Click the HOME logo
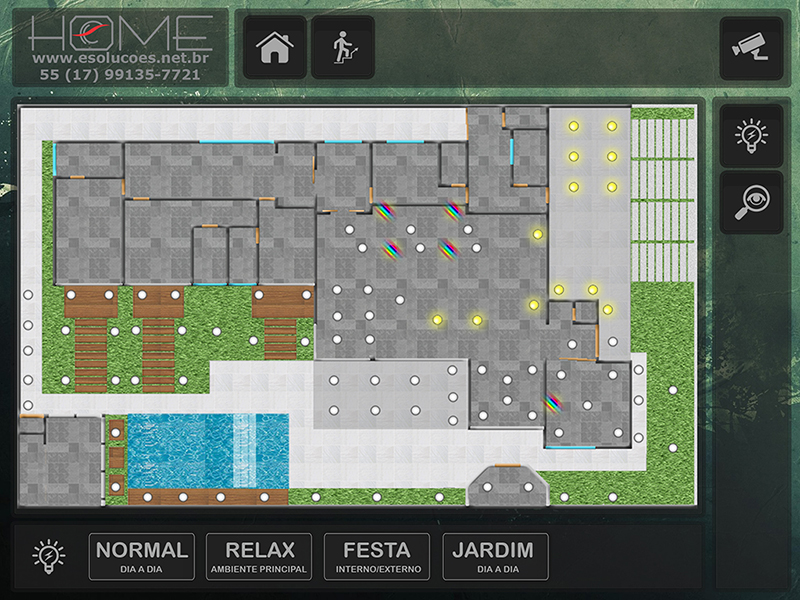Image resolution: width=800 pixels, height=600 pixels. point(120,33)
